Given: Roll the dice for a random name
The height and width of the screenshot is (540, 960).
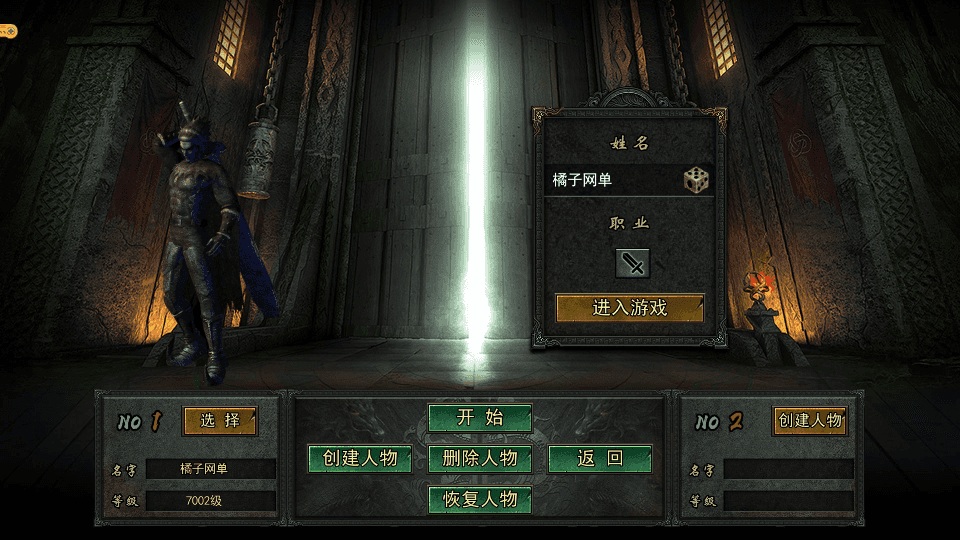Looking at the screenshot, I should 696,180.
